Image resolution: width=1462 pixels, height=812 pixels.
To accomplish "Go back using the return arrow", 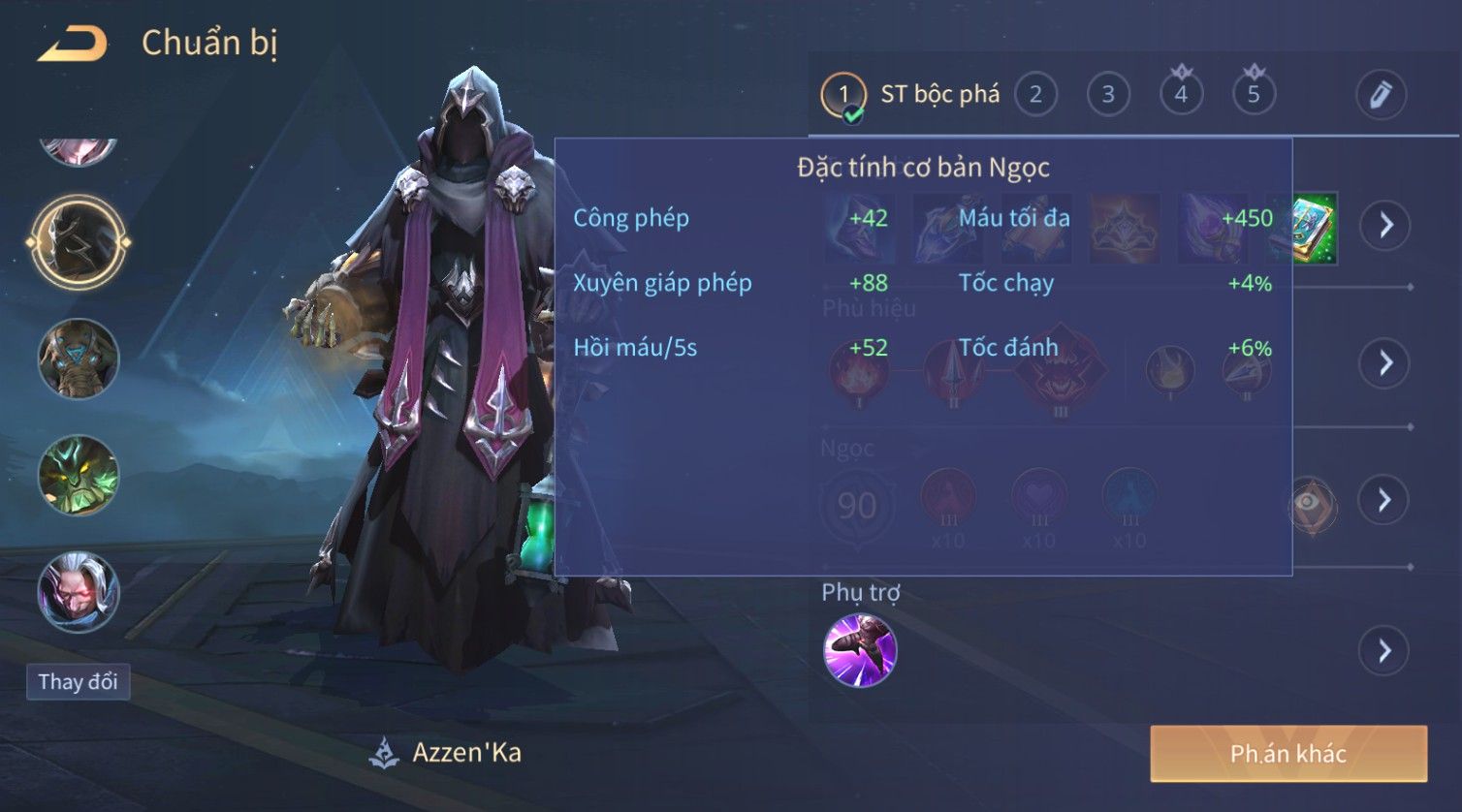I will click(73, 44).
